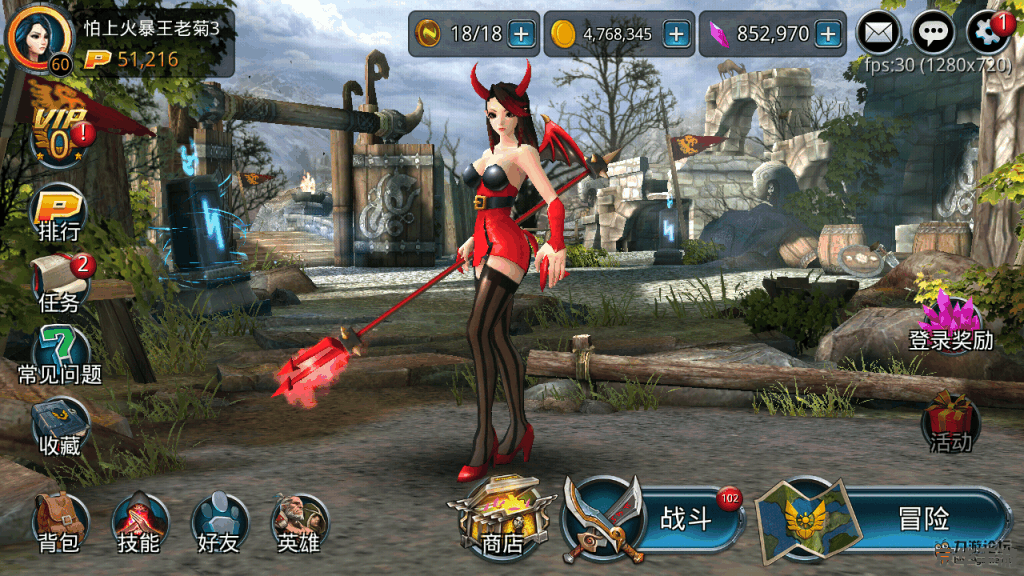
Task: Open the 背包 backpack inventory
Action: click(x=59, y=522)
